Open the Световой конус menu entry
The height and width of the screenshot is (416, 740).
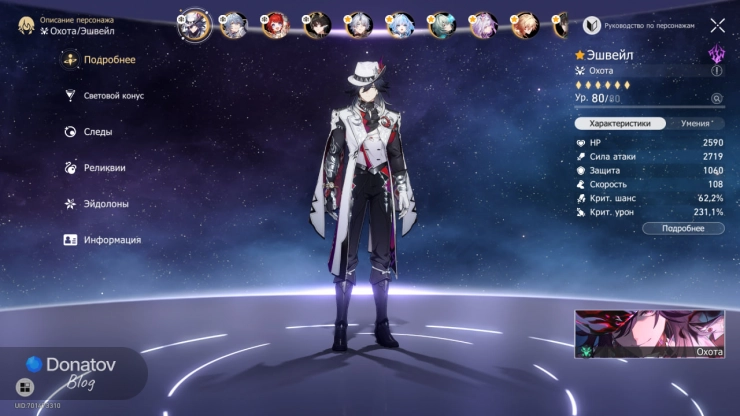point(113,96)
